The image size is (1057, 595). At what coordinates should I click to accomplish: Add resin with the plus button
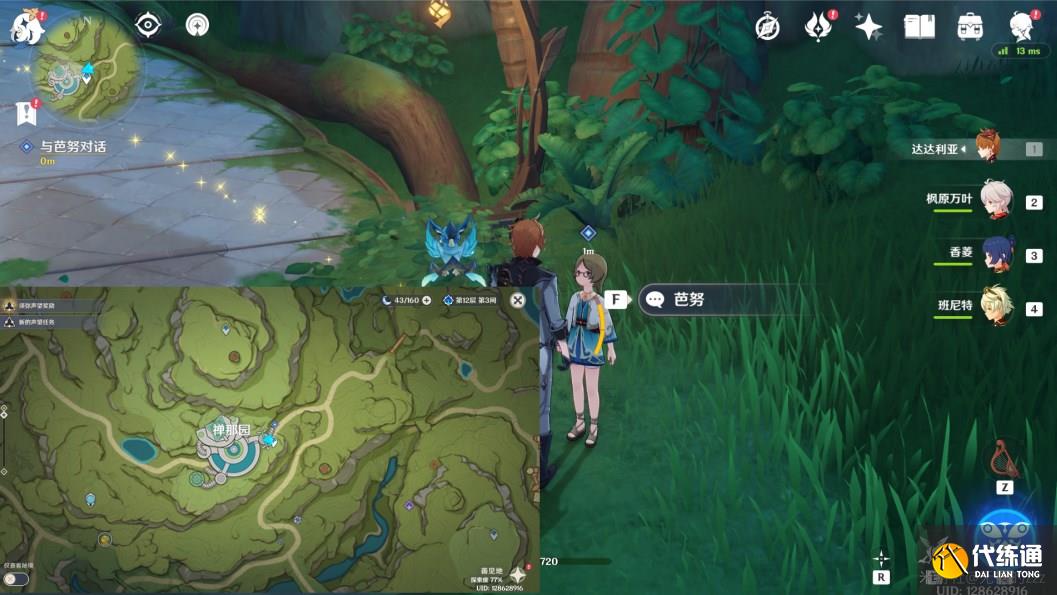[427, 300]
